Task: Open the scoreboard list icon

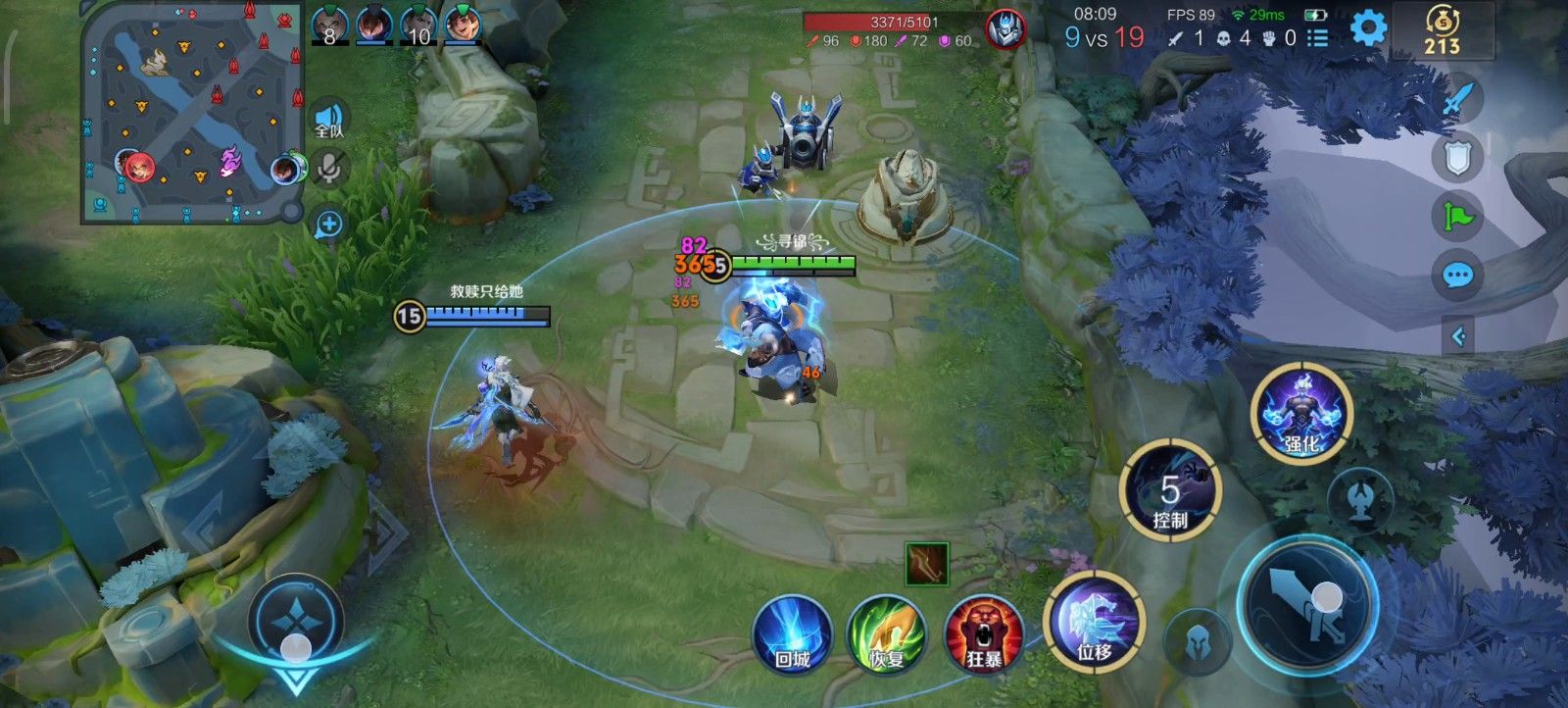Action: [x=1318, y=38]
